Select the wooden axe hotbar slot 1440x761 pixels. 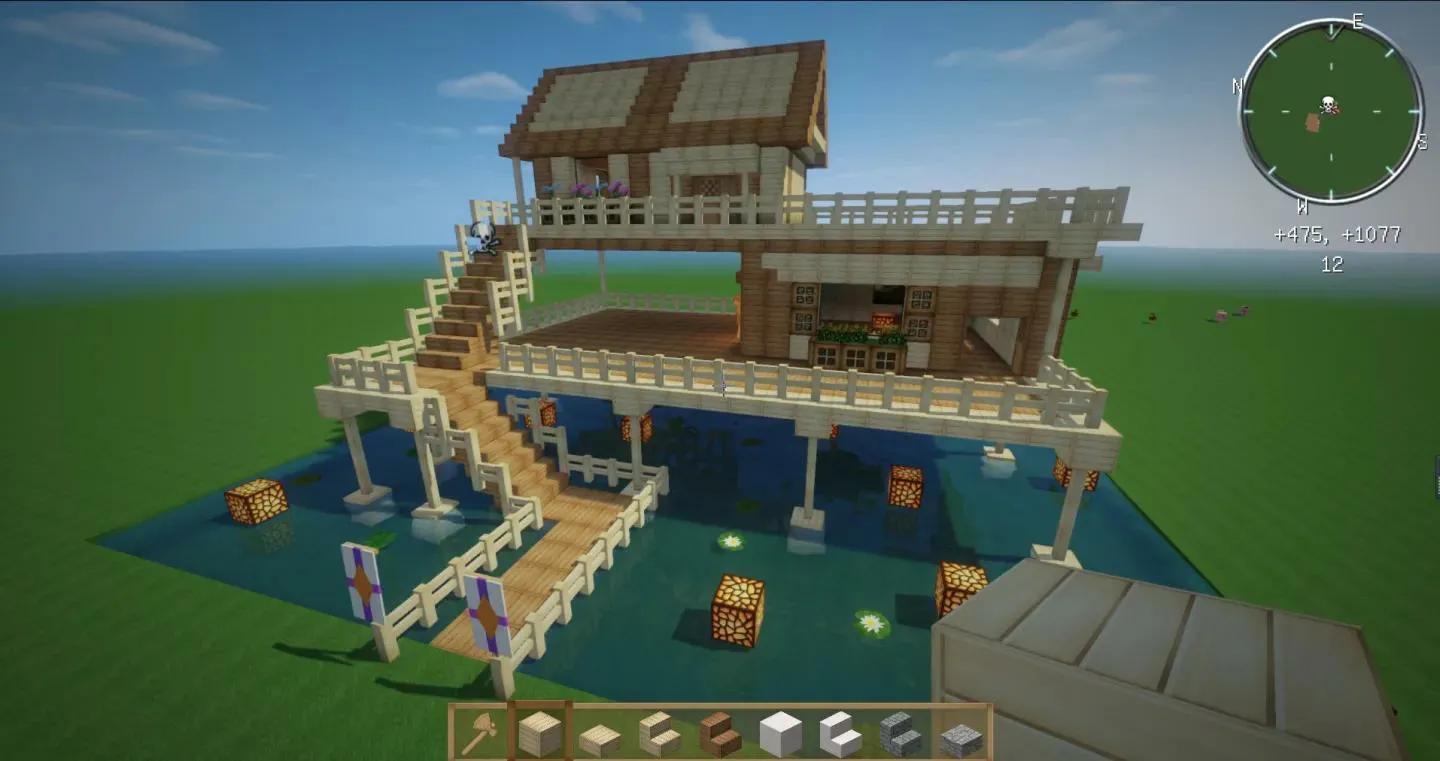(x=479, y=735)
